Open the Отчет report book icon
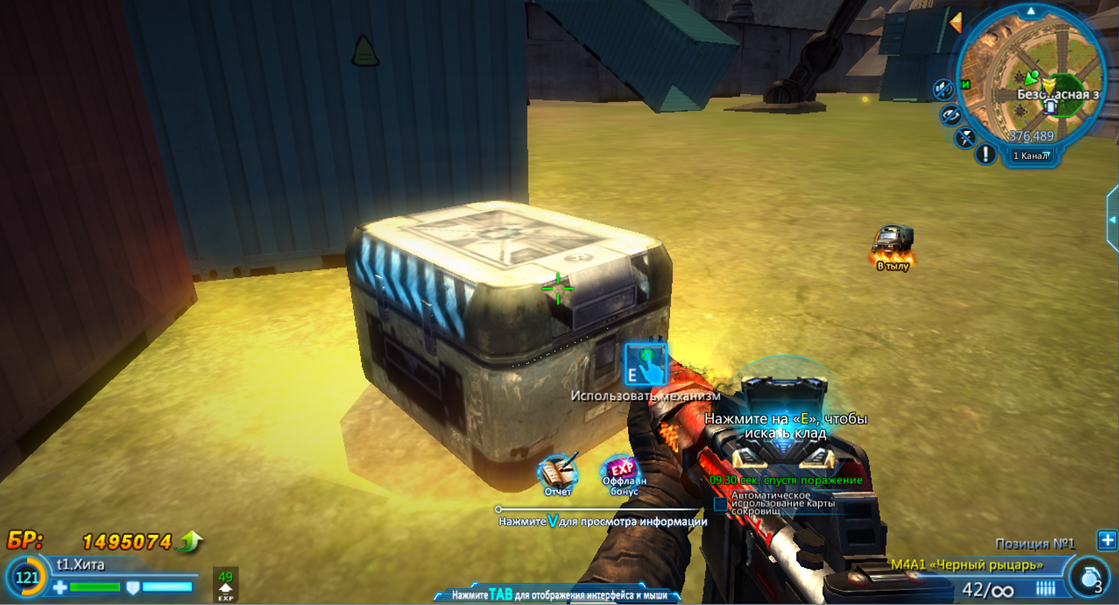 557,472
